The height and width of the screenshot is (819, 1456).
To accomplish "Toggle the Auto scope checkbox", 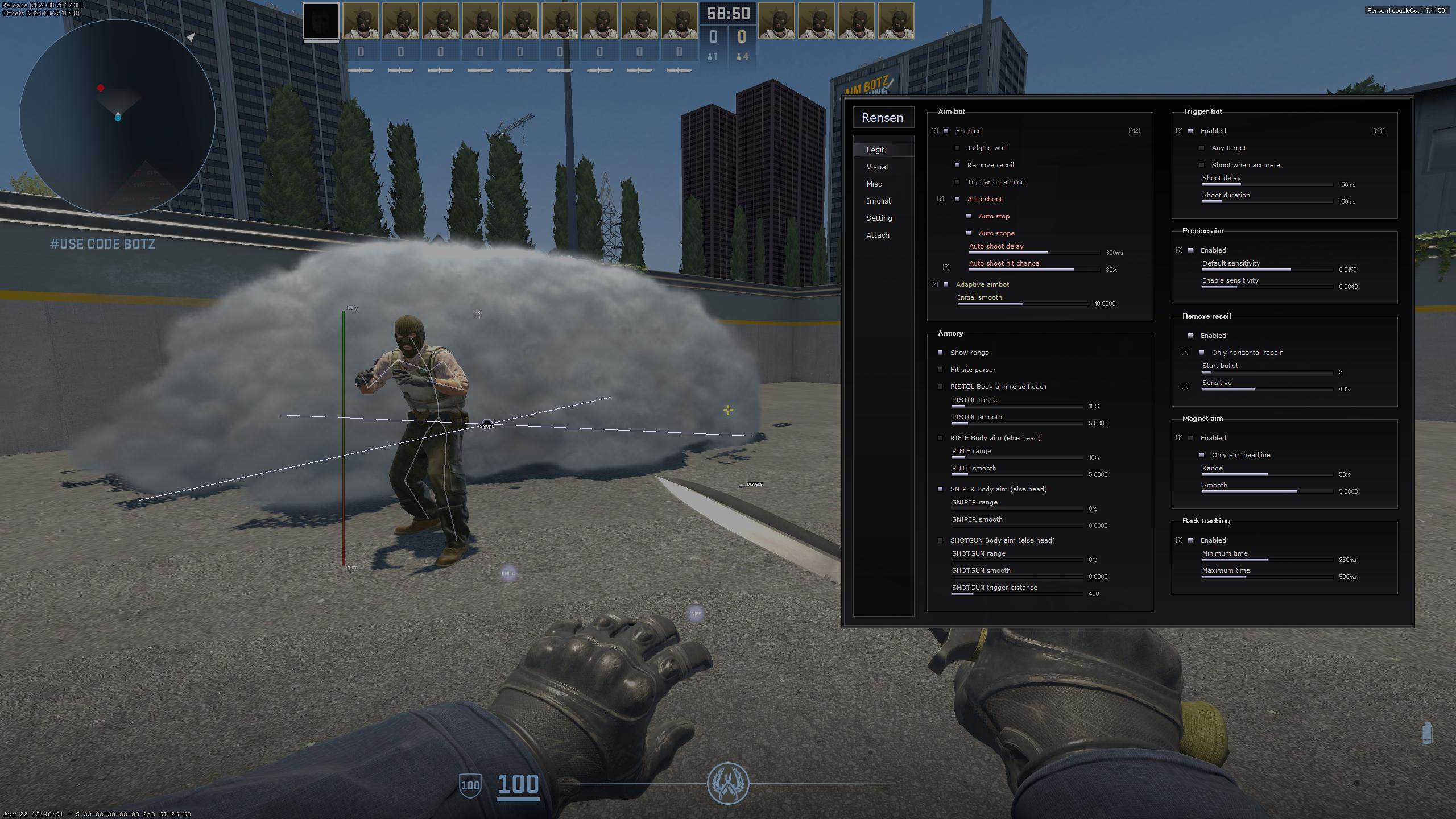I will [x=969, y=233].
